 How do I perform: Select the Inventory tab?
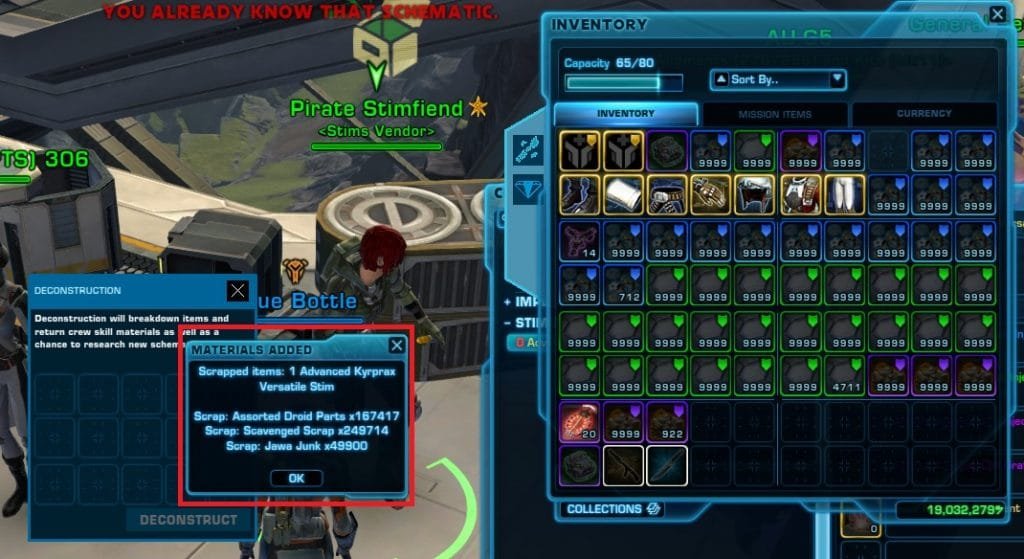626,114
